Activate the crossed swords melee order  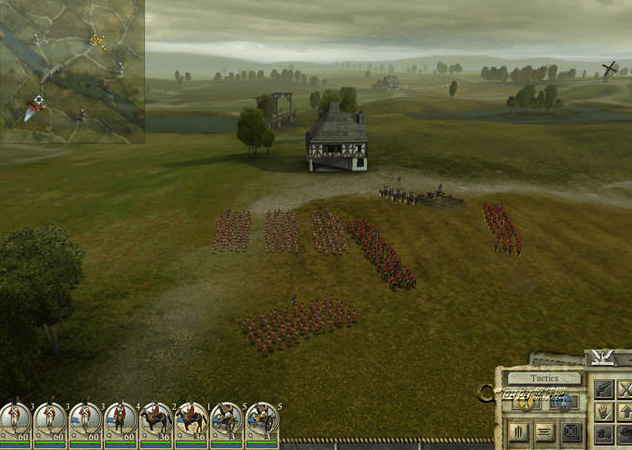click(x=626, y=389)
